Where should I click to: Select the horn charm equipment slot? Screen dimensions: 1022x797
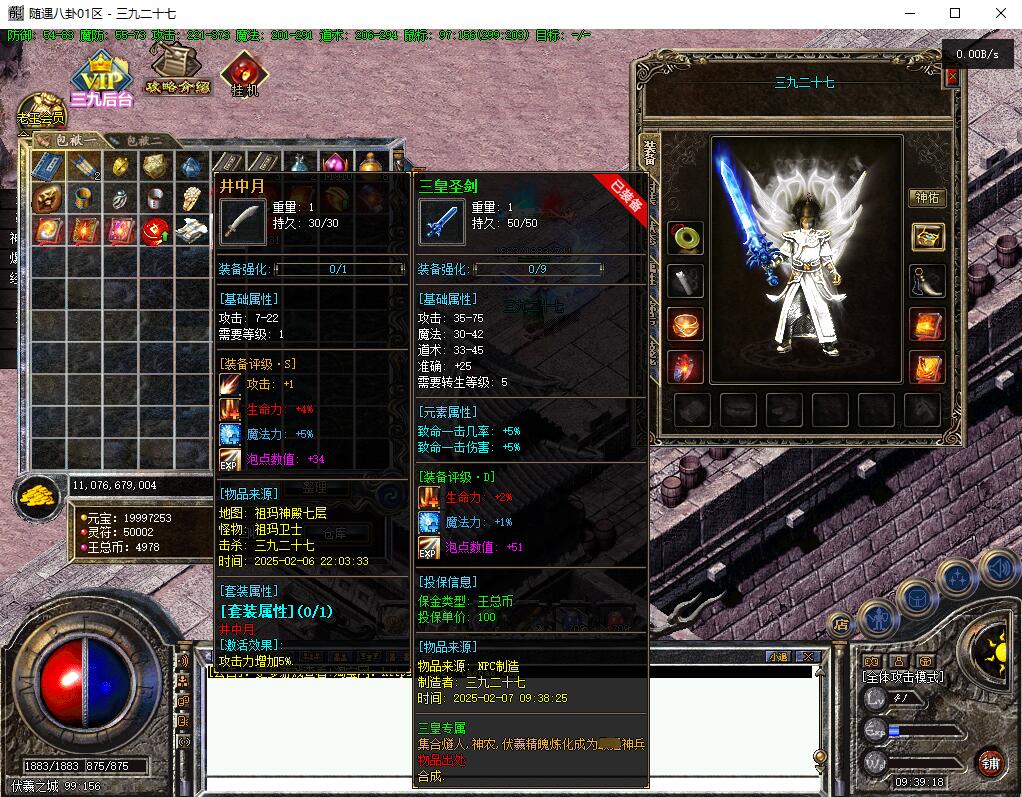[927, 281]
